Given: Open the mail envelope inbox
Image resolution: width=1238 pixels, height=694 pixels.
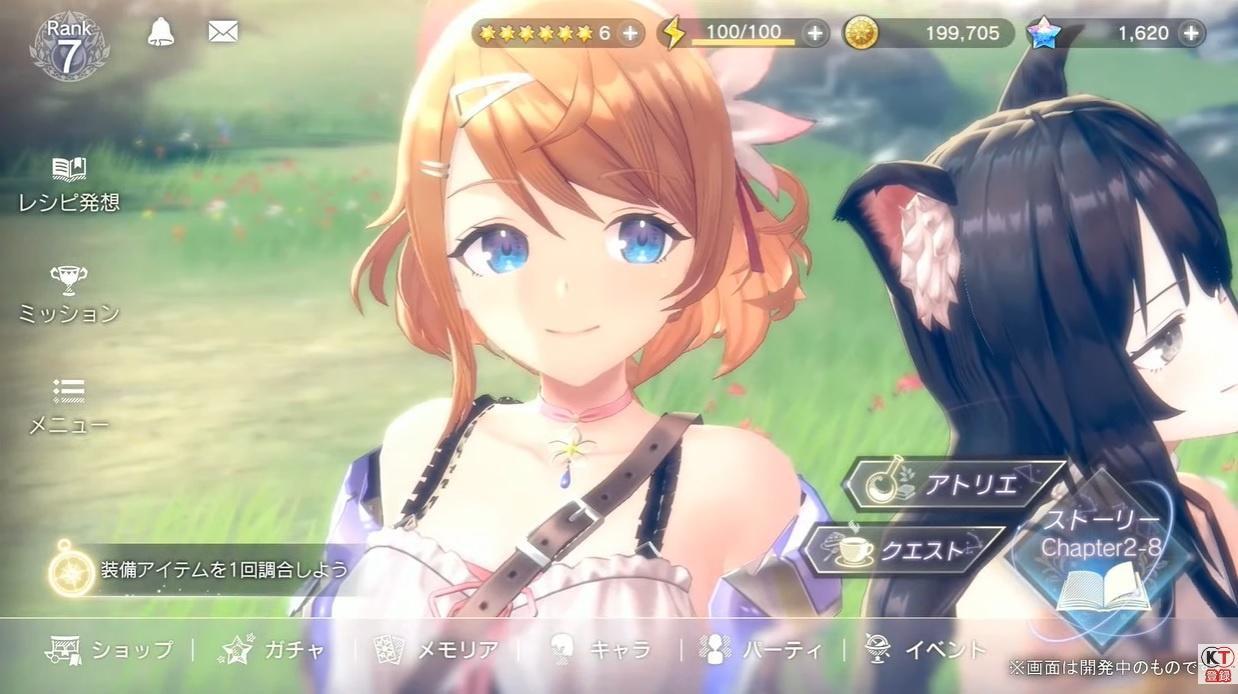Looking at the screenshot, I should click(222, 32).
